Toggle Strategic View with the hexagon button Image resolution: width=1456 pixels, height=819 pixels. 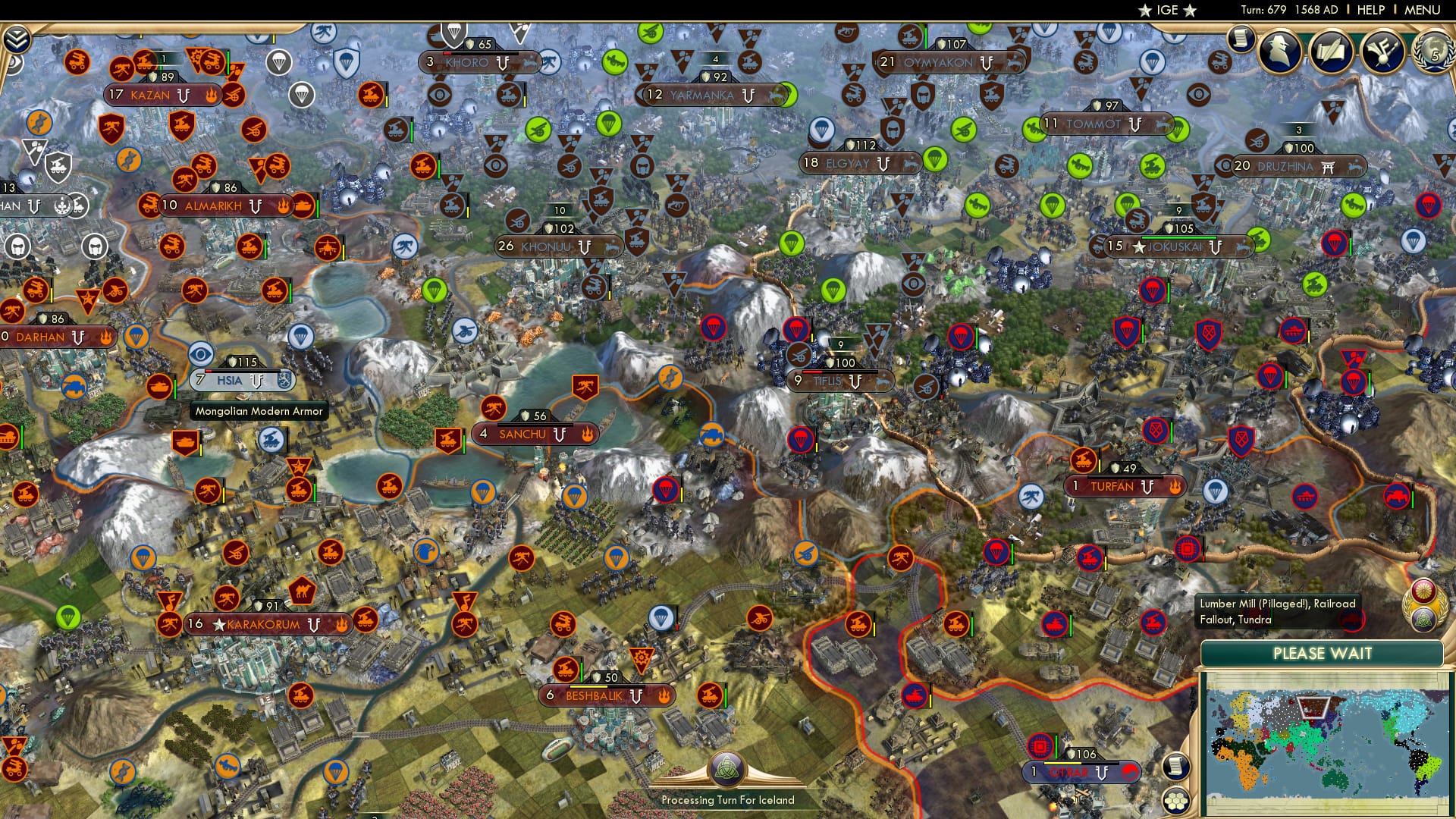coord(1175,802)
